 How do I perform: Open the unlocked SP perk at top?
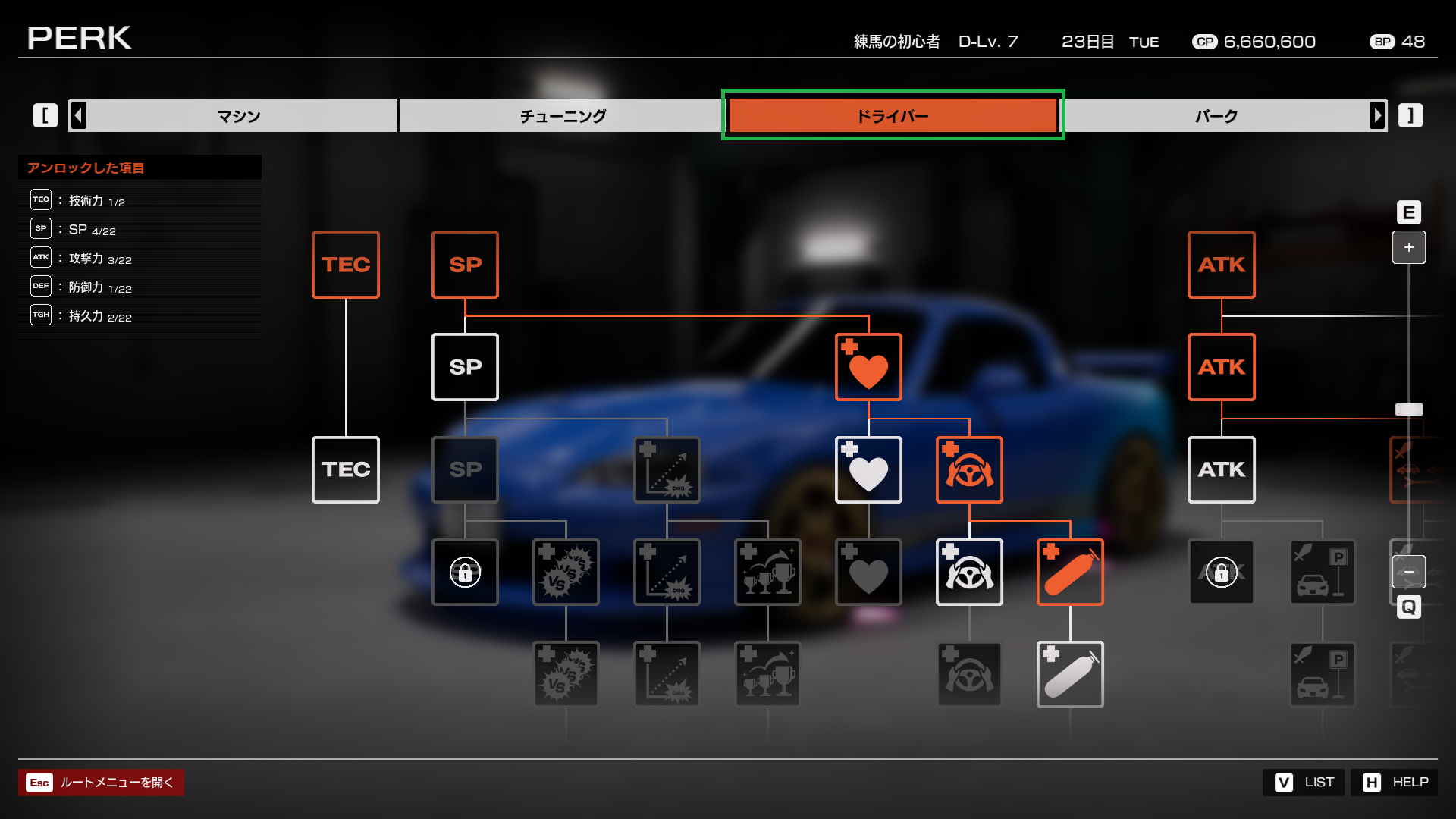pyautogui.click(x=465, y=265)
